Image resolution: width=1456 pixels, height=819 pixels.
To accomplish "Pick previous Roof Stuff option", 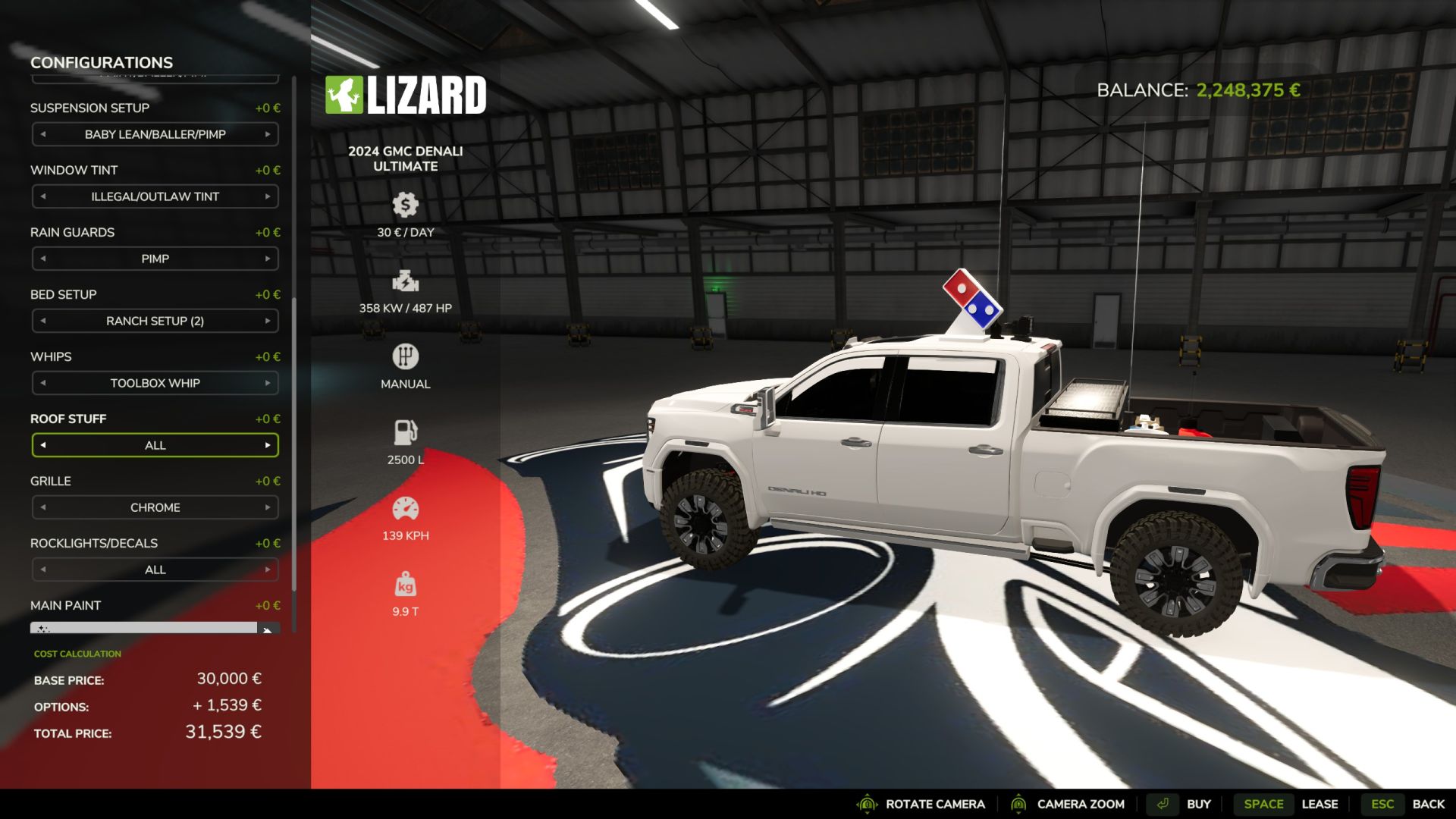I will coord(43,445).
